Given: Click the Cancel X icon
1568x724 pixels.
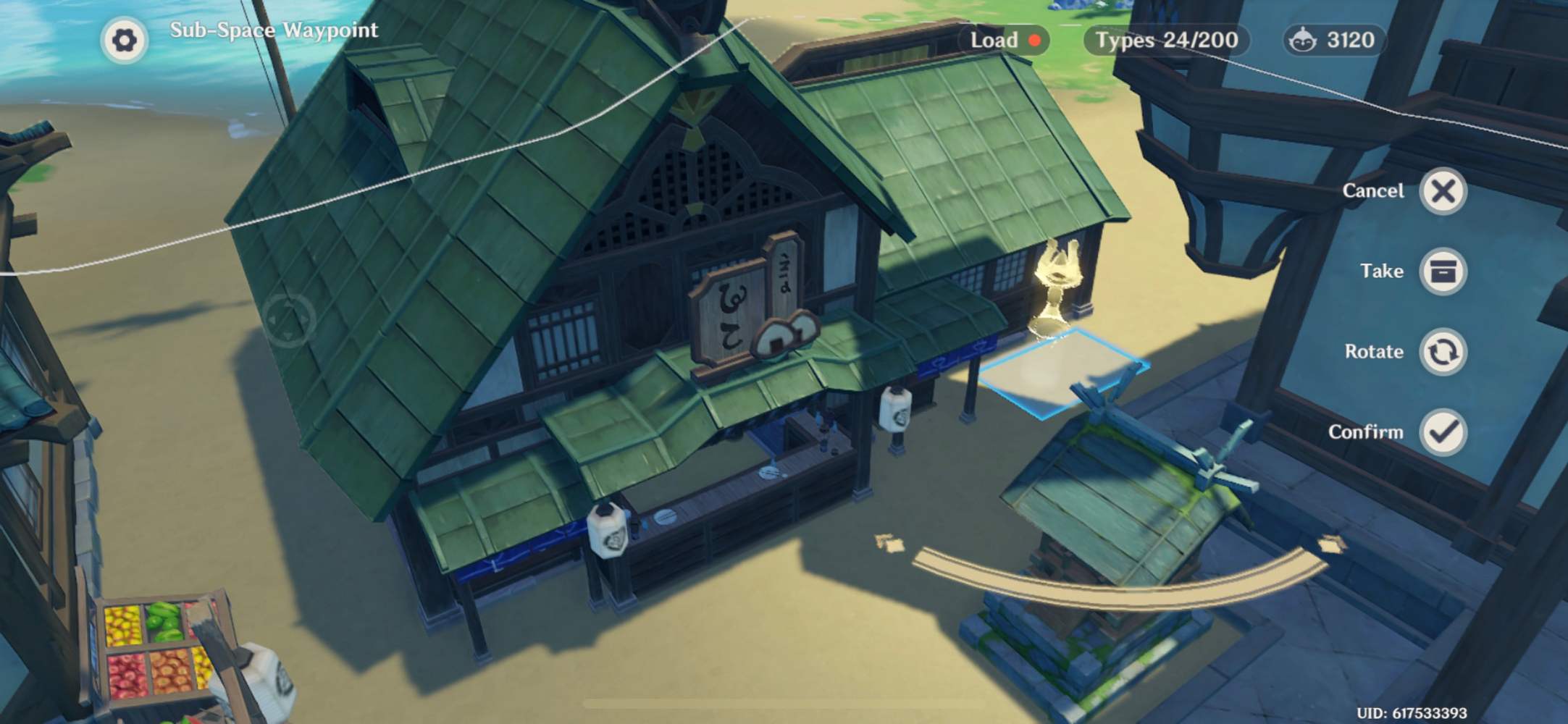Looking at the screenshot, I should [1443, 191].
